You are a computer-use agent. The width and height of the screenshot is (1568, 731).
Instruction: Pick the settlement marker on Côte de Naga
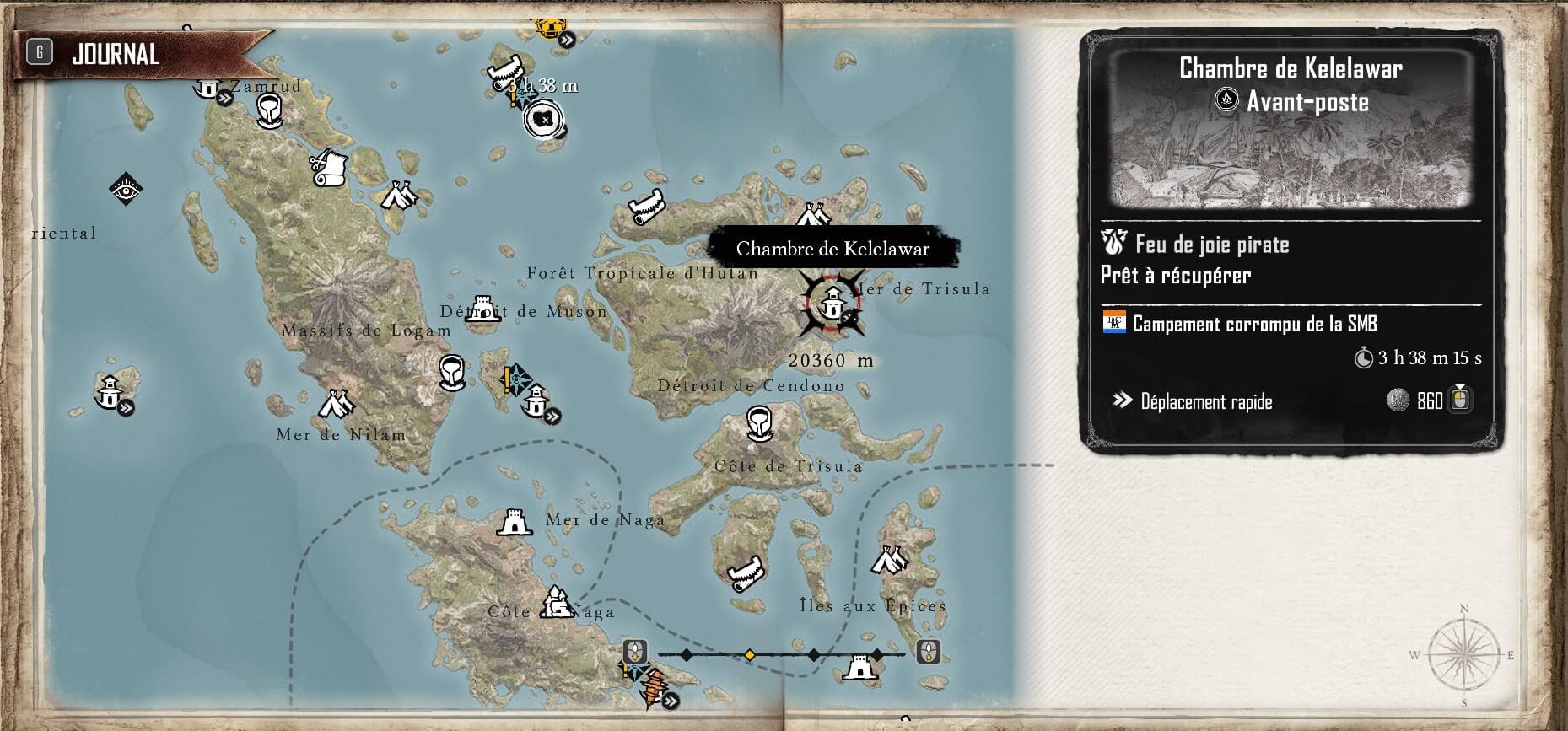pos(556,602)
